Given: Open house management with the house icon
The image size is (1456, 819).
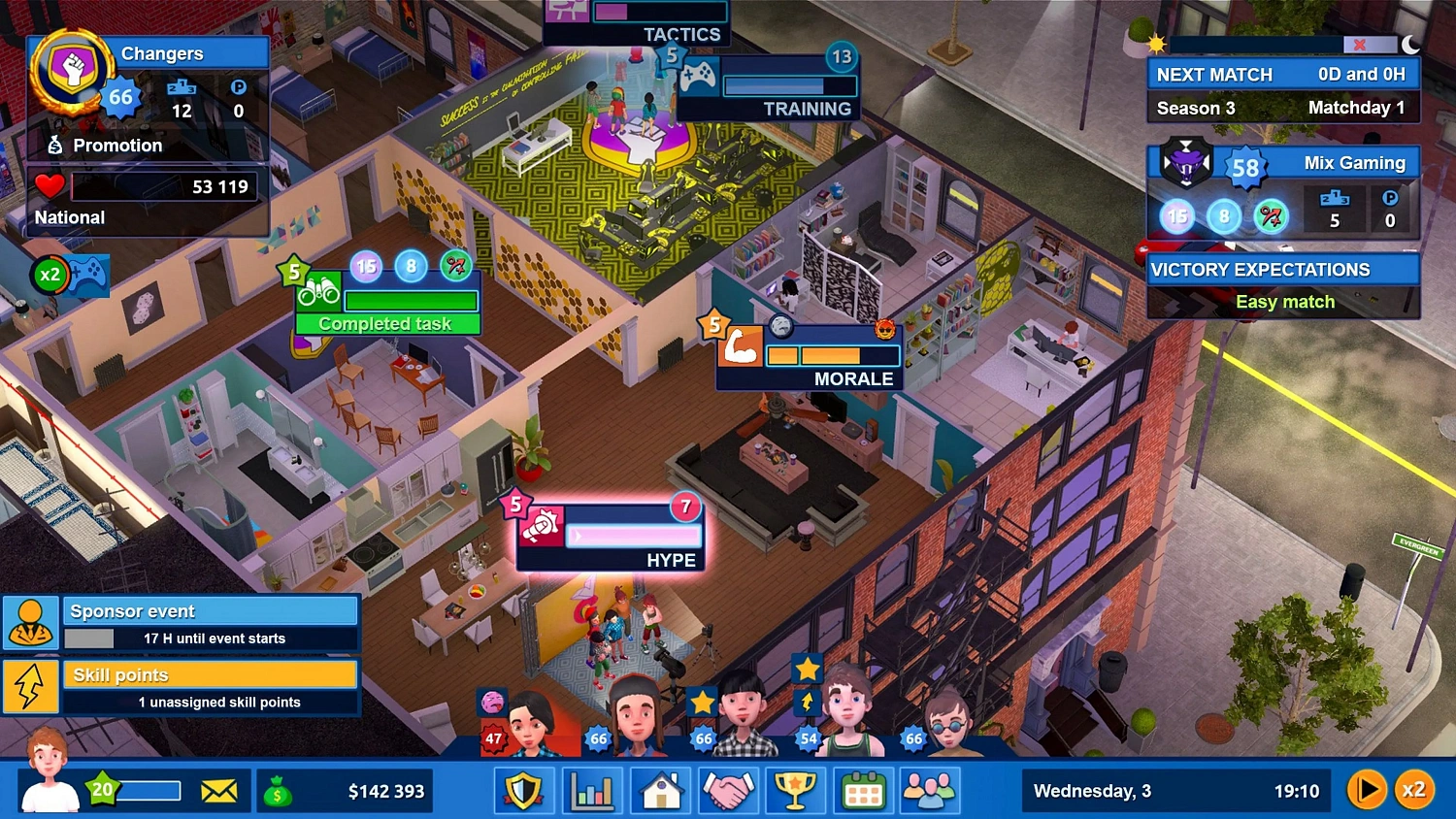Looking at the screenshot, I should [x=660, y=790].
